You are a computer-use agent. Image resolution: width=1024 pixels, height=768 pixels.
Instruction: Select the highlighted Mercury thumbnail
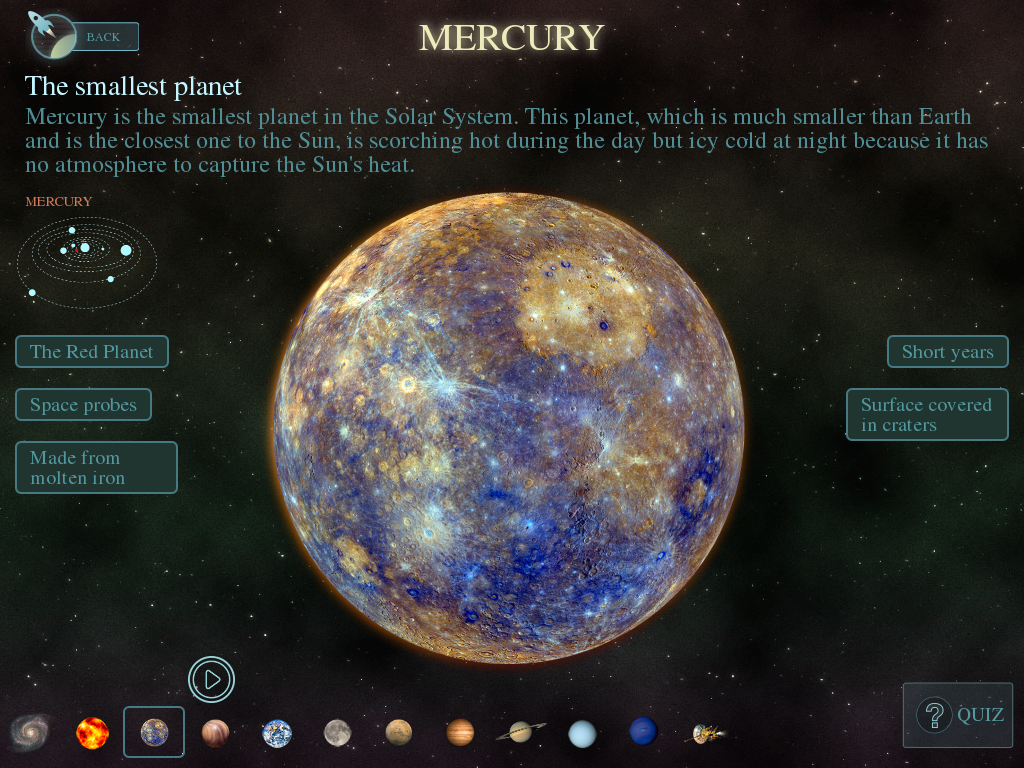pos(154,733)
